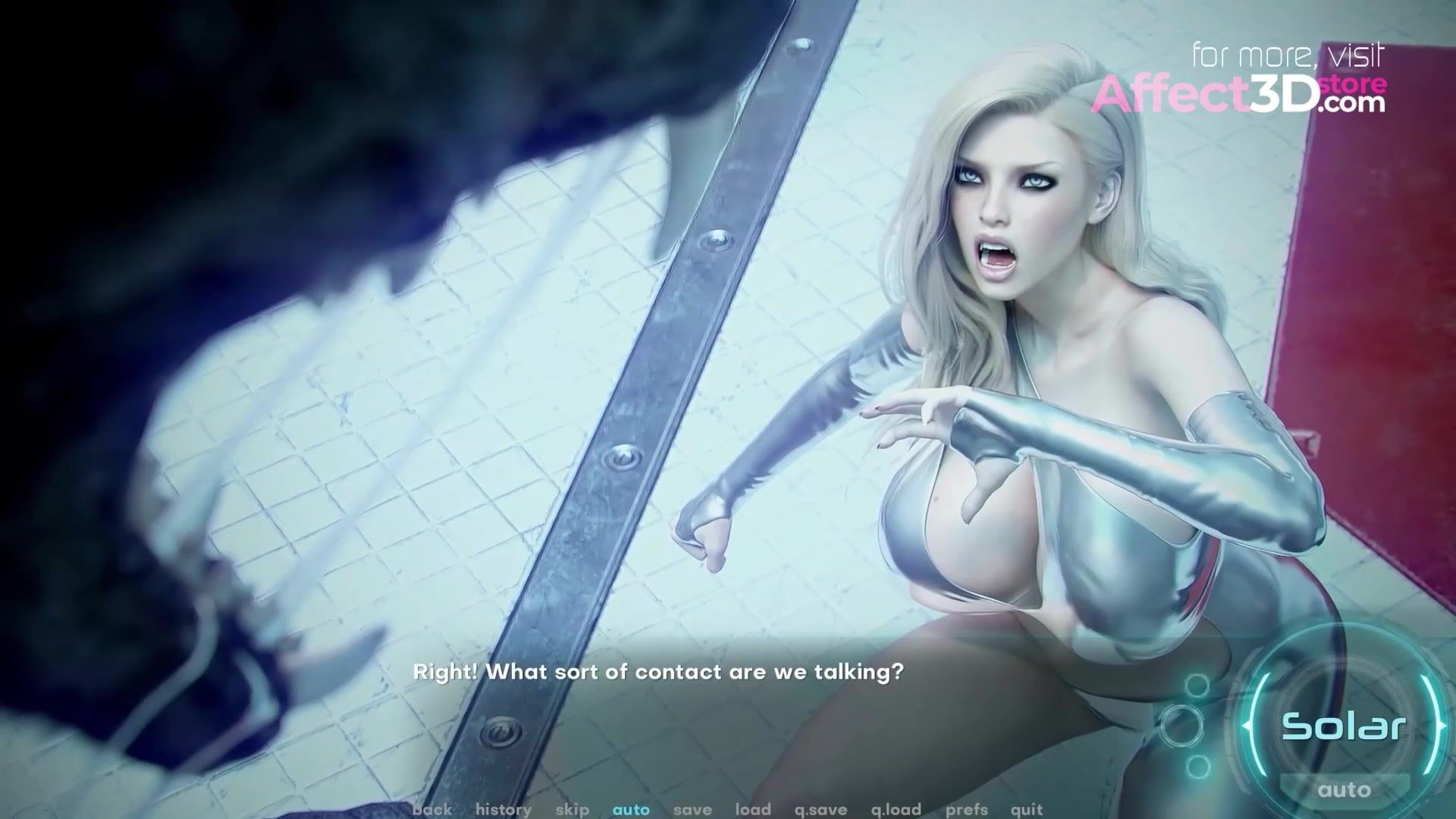Open the load game screen
This screenshot has width=1456, height=819.
point(752,809)
